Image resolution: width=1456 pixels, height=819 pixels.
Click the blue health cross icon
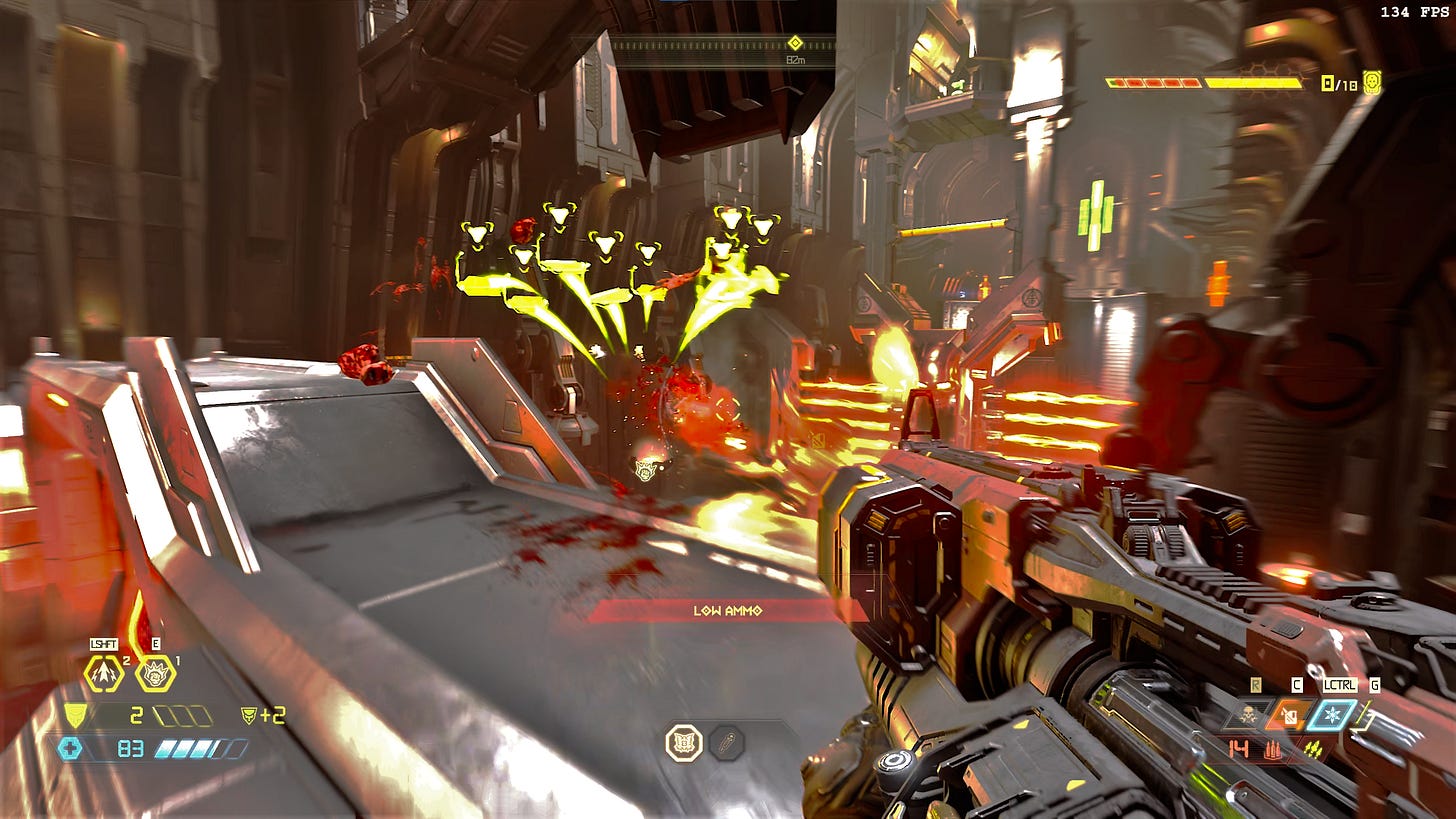click(69, 748)
